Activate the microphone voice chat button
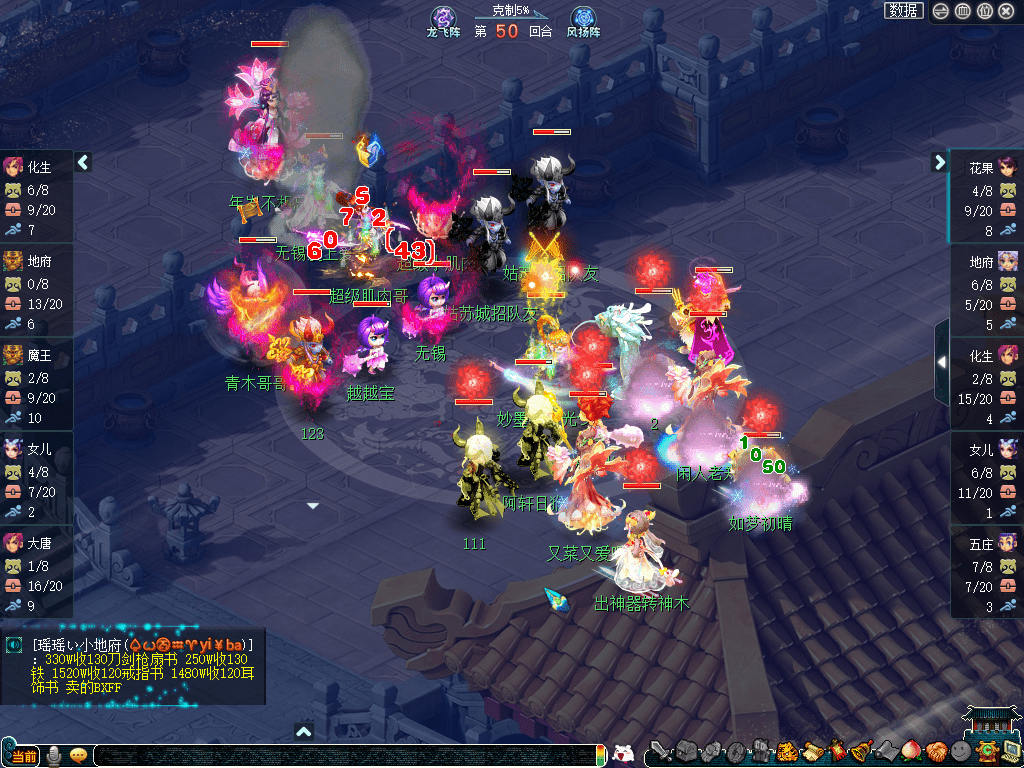Image resolution: width=1024 pixels, height=768 pixels. point(54,755)
